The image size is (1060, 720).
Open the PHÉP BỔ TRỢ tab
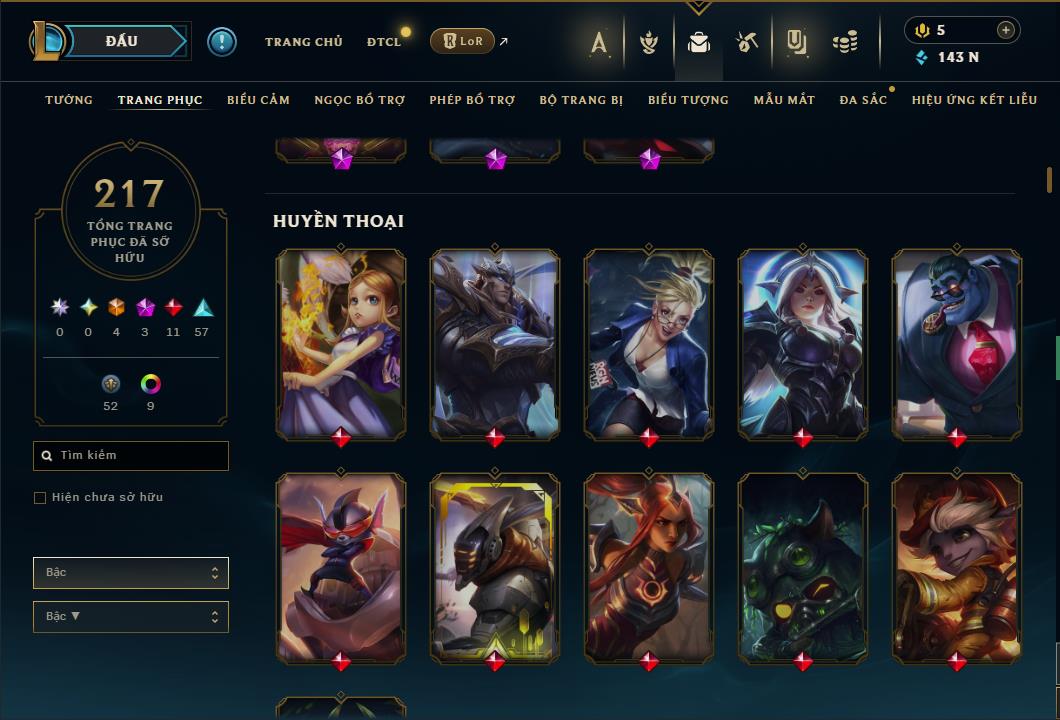point(472,100)
